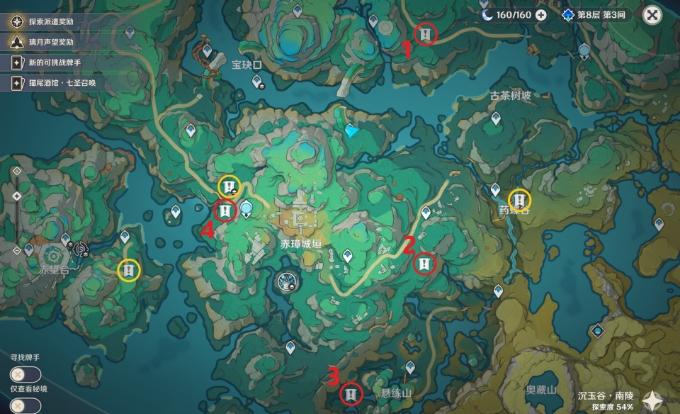The width and height of the screenshot is (680, 414).
Task: Select the red-circled map marker numbered 1
Action: click(426, 35)
